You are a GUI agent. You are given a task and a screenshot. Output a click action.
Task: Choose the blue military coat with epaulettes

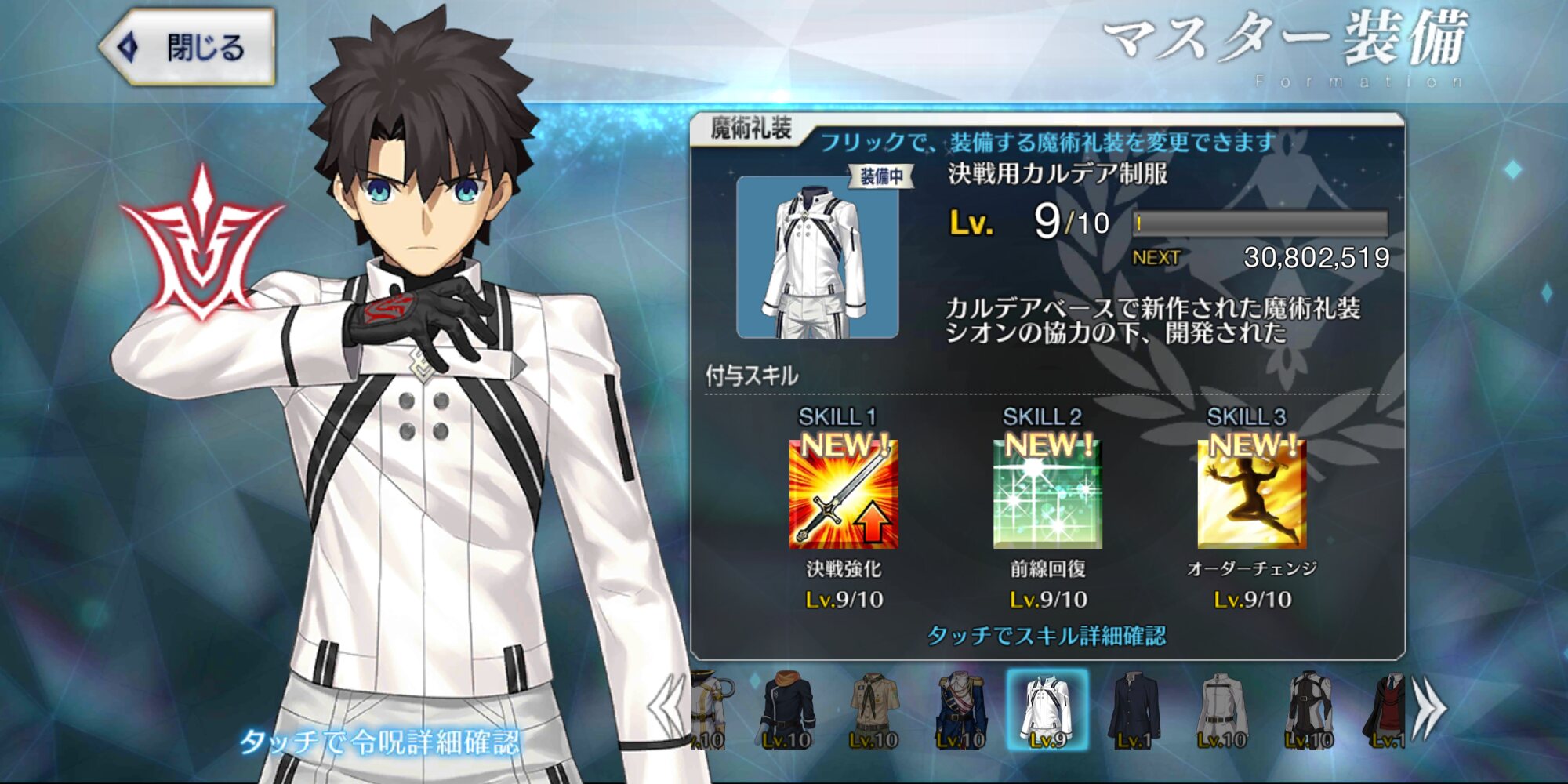click(960, 710)
